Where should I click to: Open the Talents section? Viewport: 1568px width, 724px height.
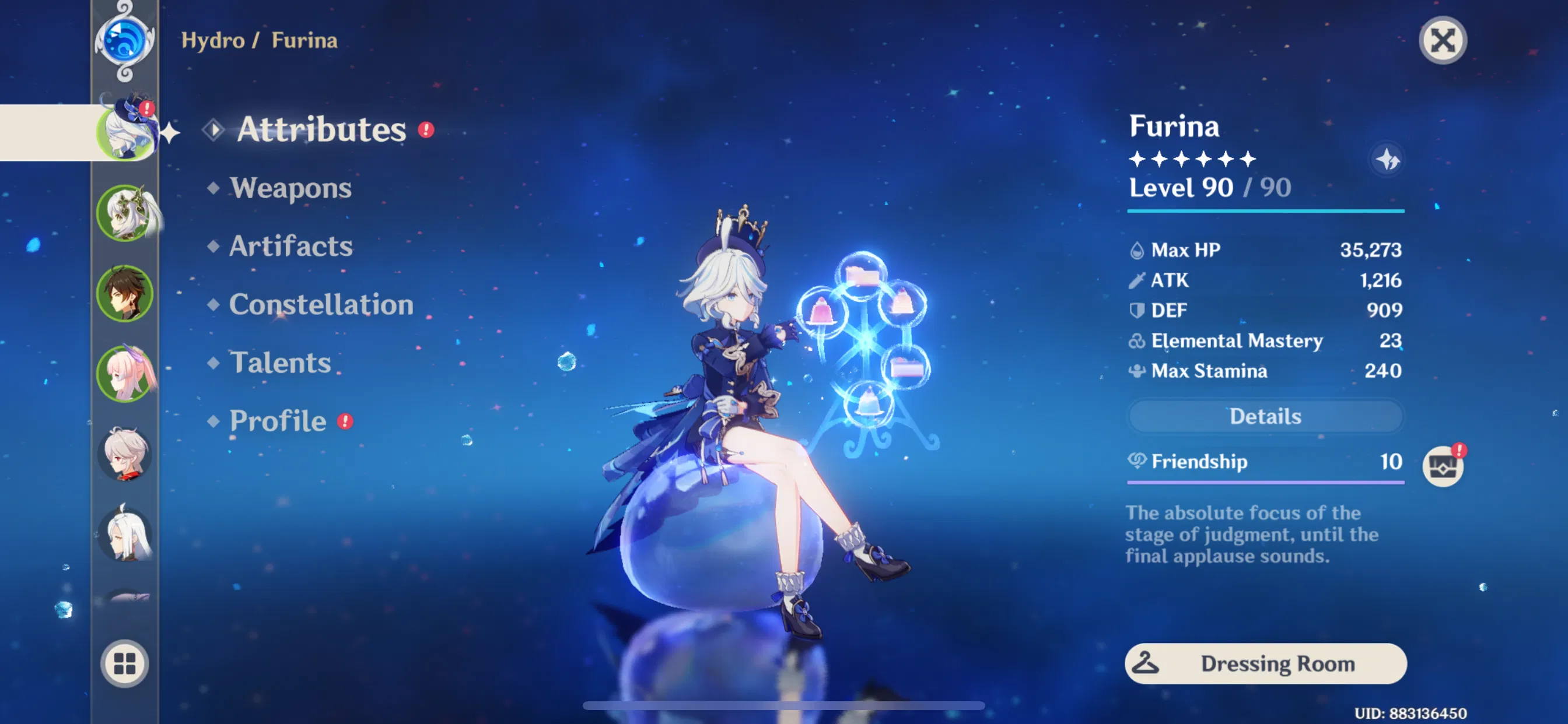pyautogui.click(x=281, y=363)
